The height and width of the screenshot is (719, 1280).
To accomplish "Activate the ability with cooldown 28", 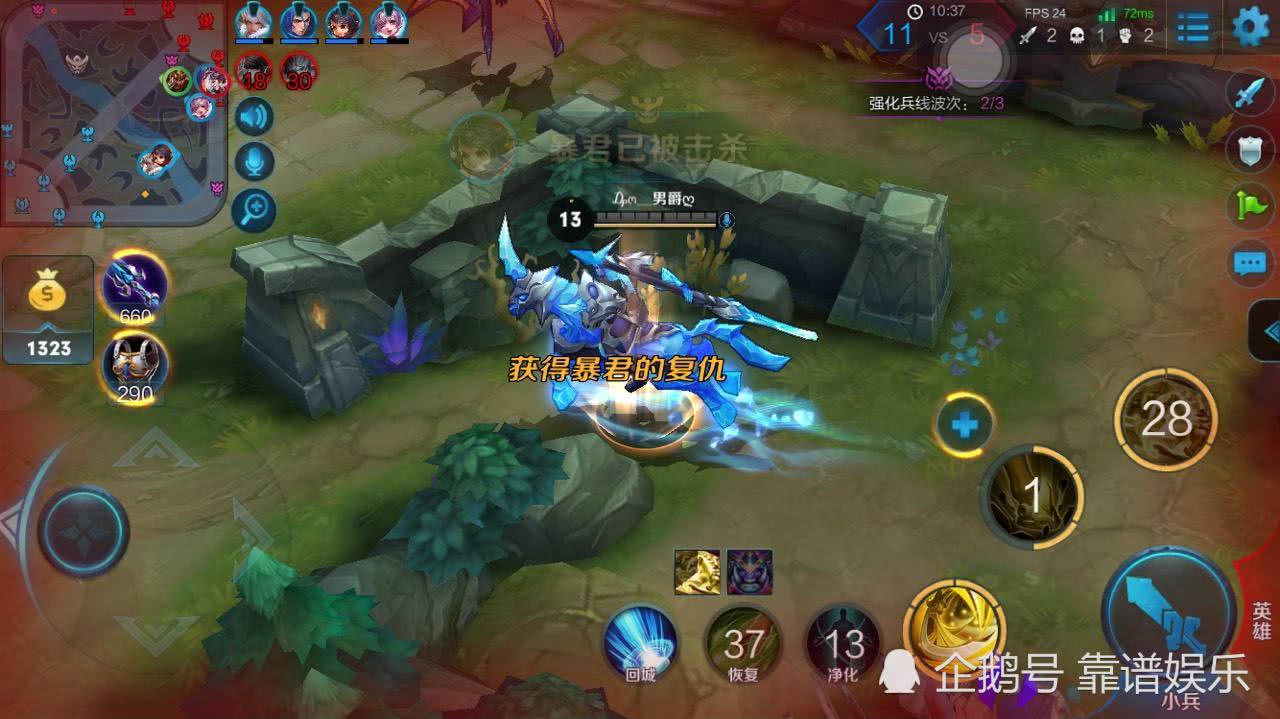I will (1165, 420).
